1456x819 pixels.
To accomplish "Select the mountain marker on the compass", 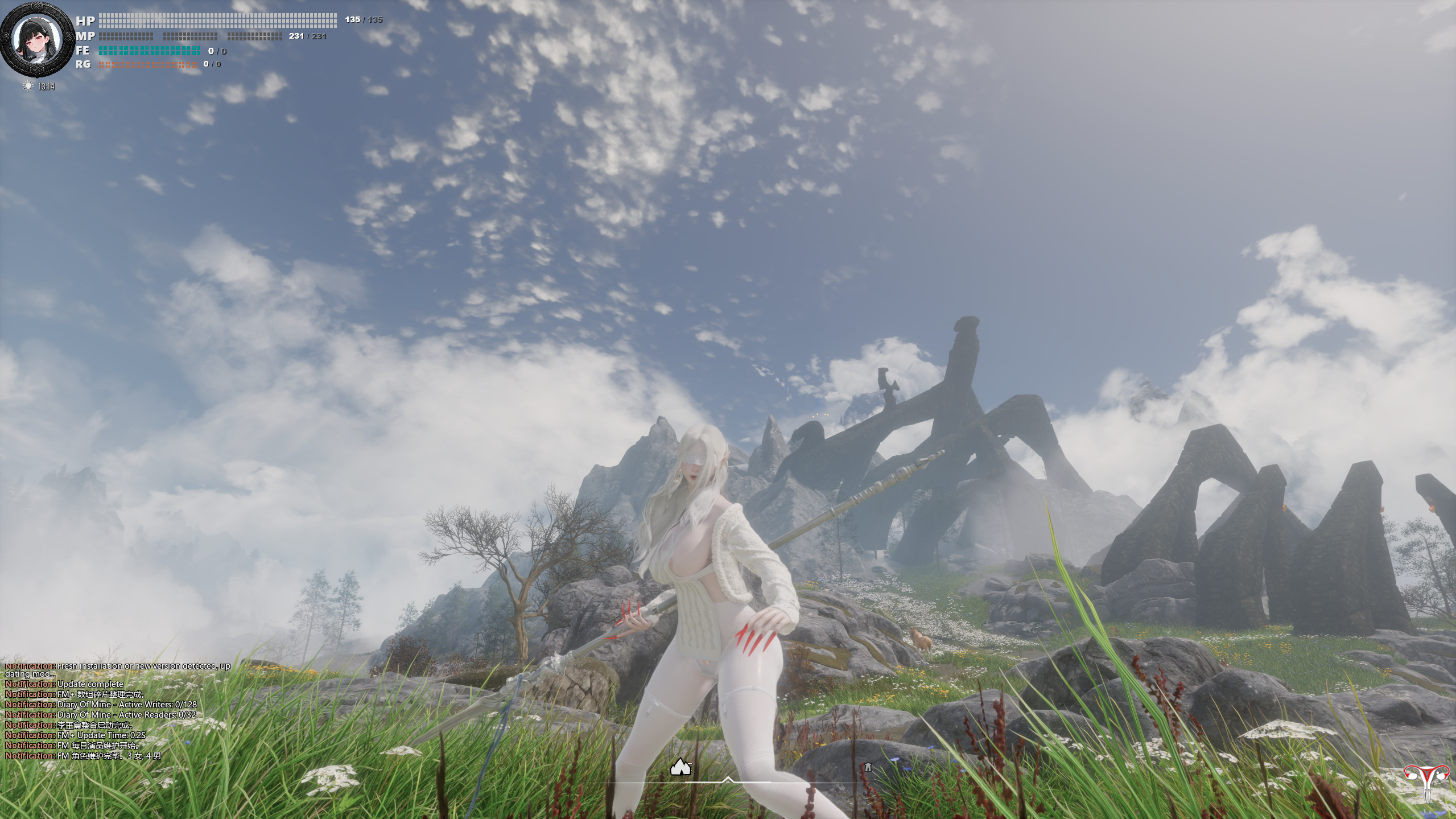I will (680, 767).
